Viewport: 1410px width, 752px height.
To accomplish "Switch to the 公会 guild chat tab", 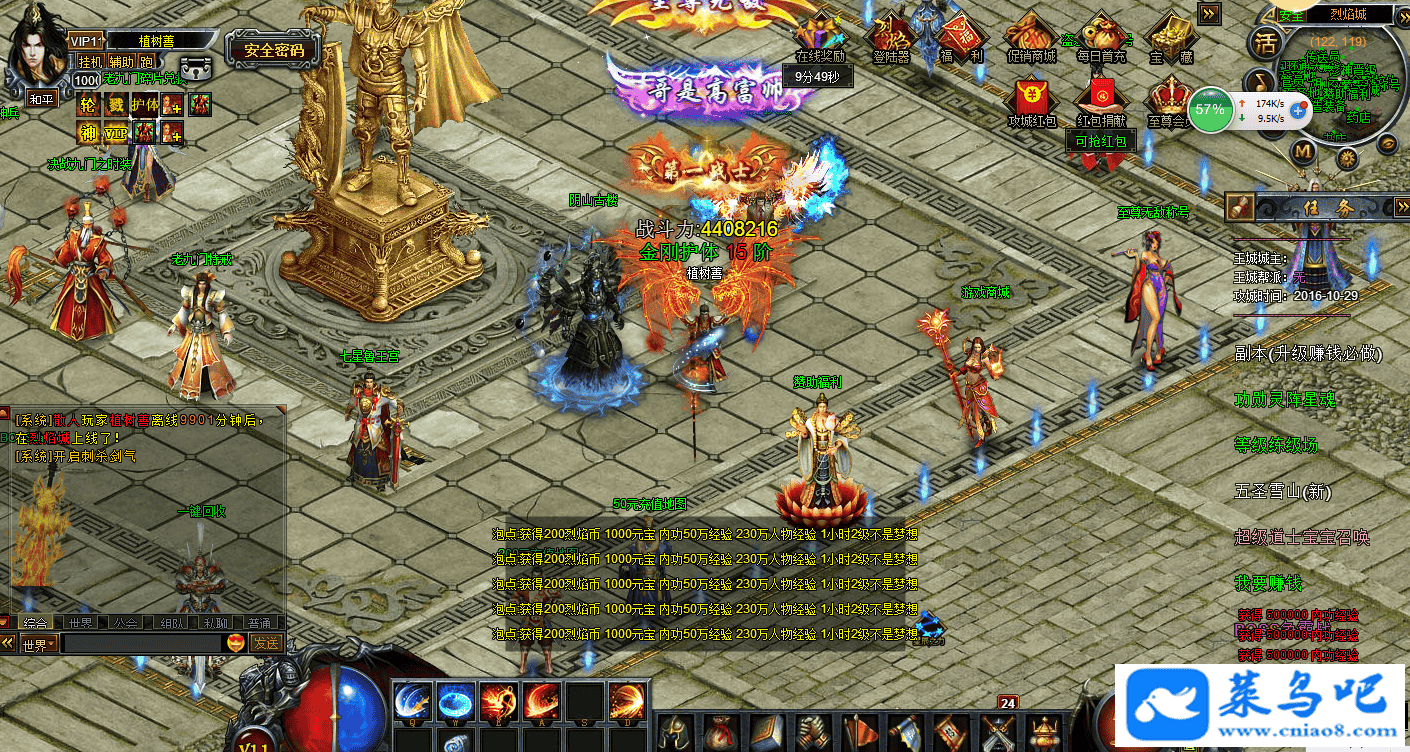I will pos(125,622).
